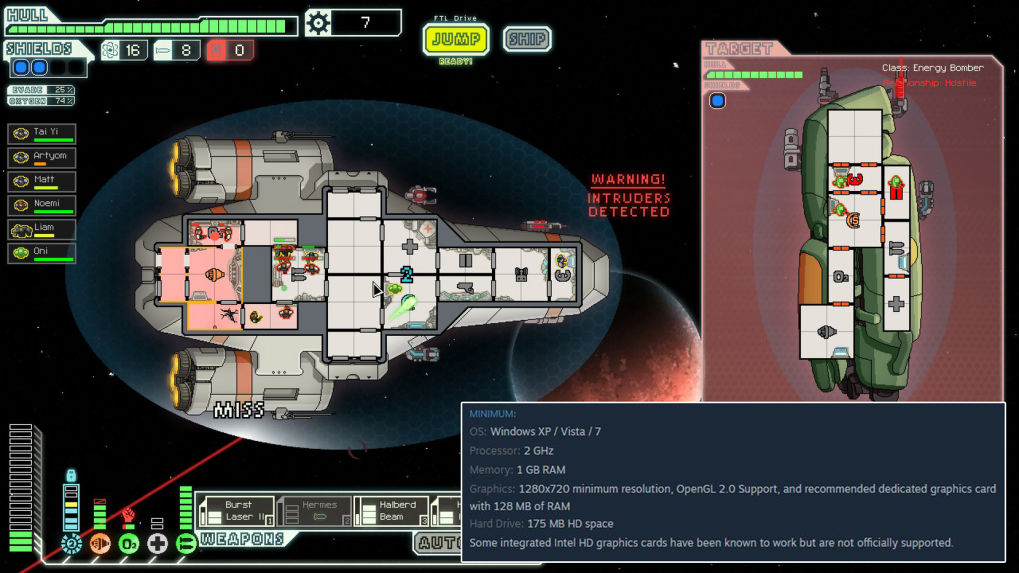
Task: Click the yellow JUMP button
Action: pos(456,40)
